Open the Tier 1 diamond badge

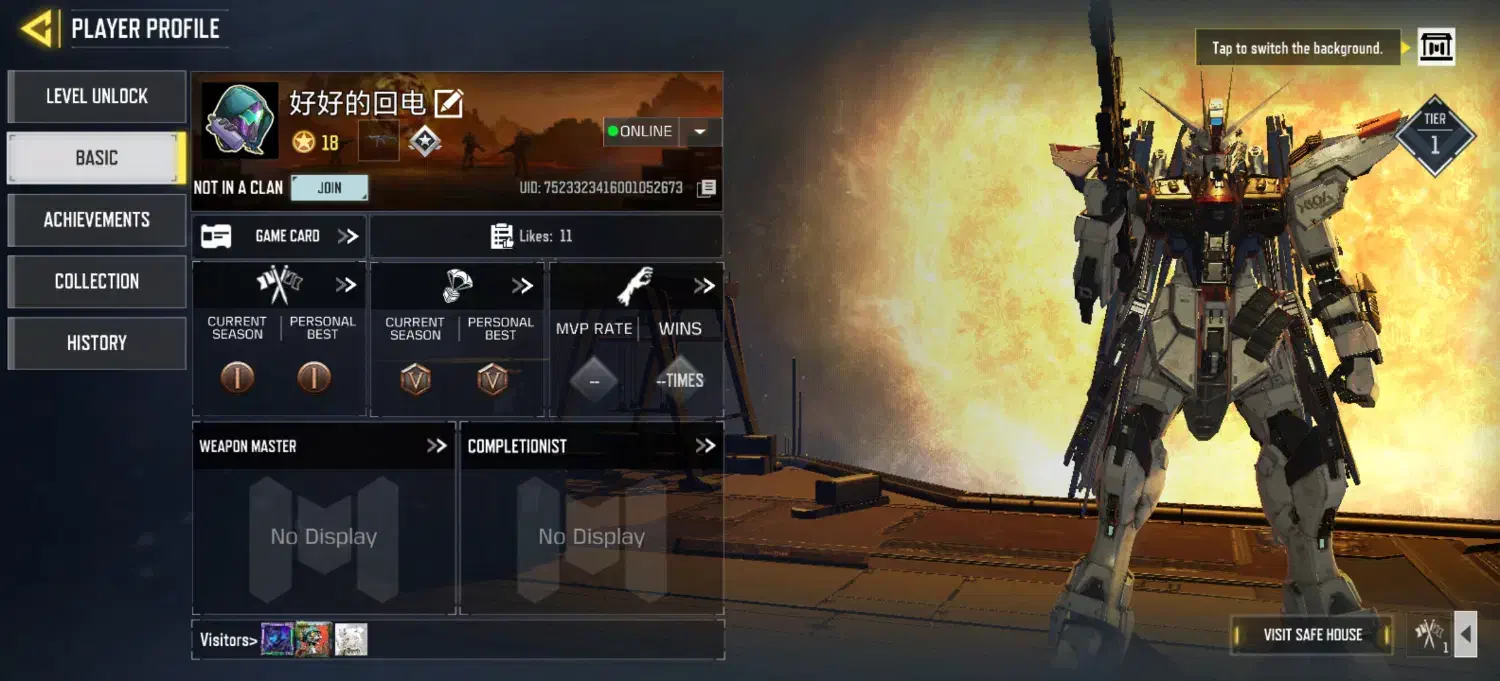pyautogui.click(x=1435, y=136)
